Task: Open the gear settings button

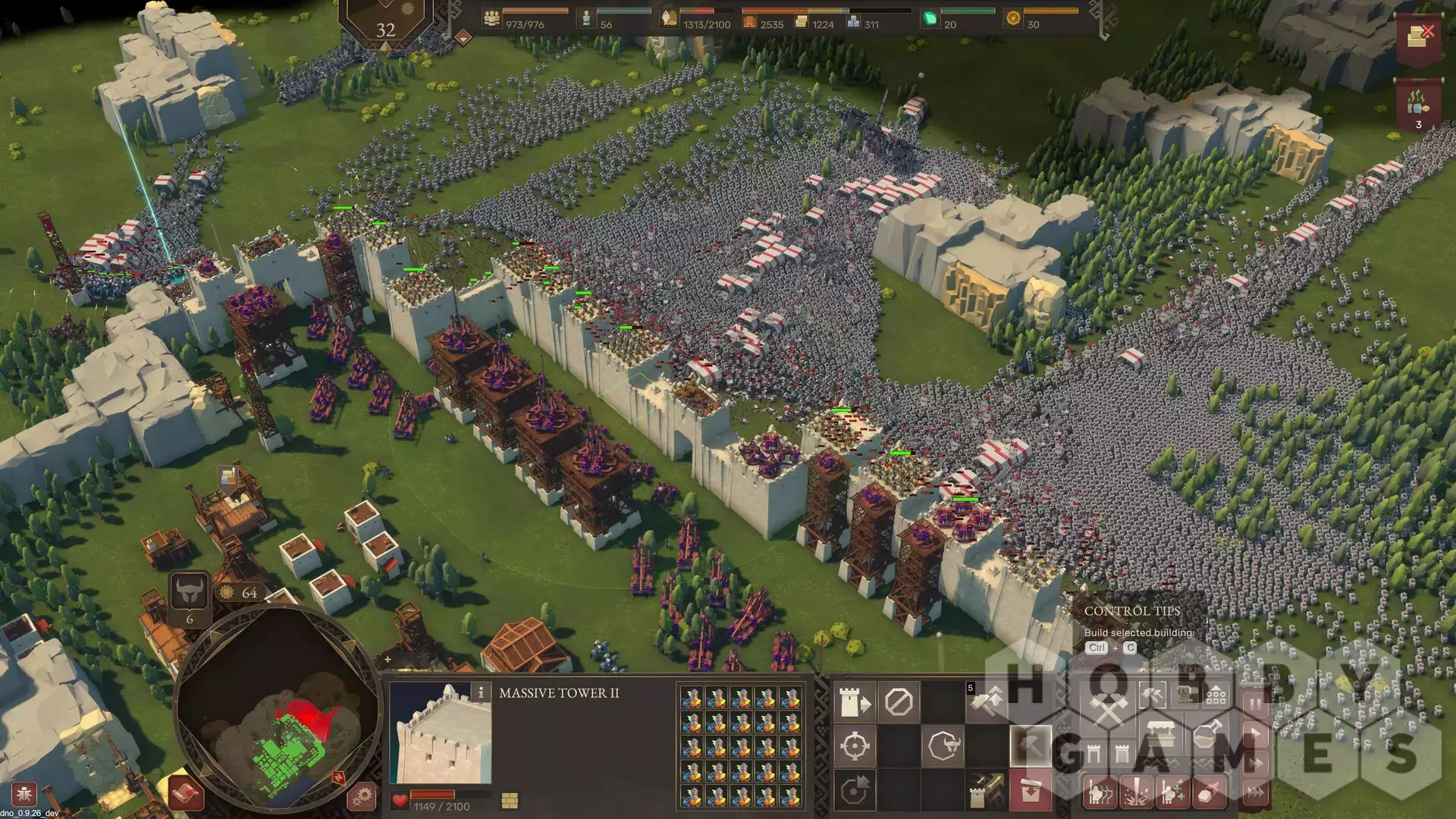Action: [x=362, y=795]
